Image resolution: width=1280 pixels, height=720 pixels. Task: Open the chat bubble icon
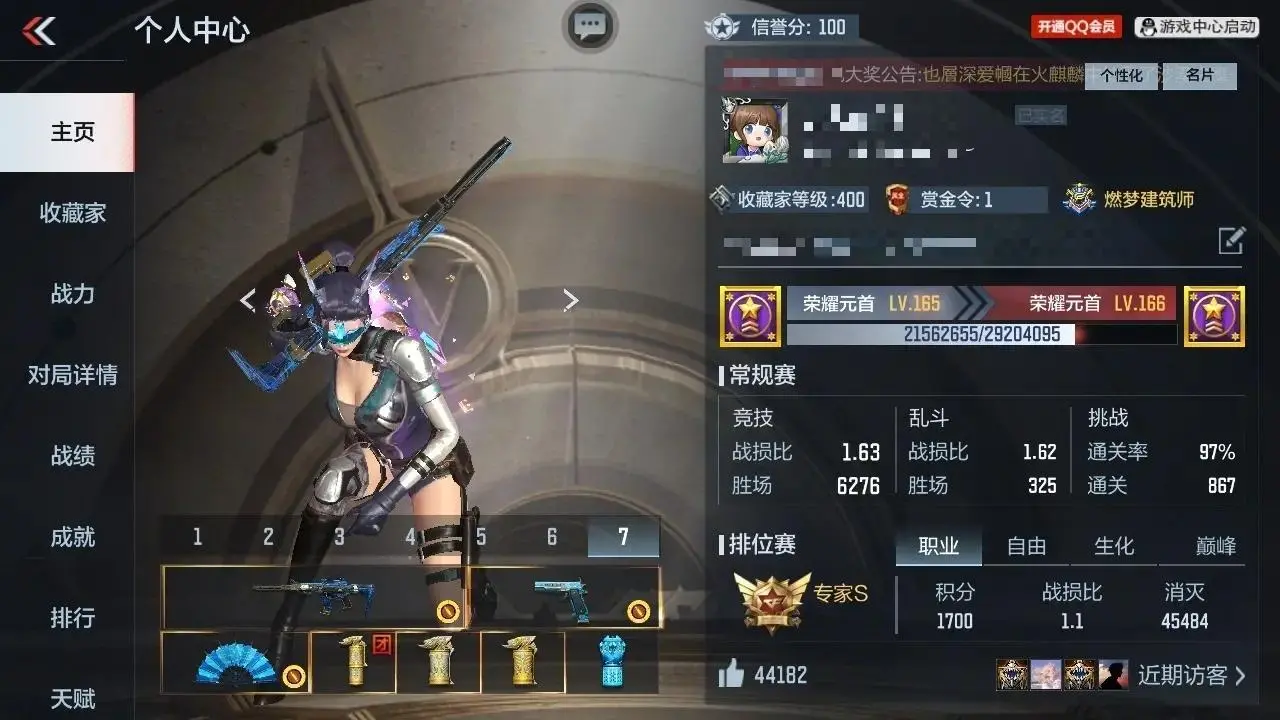coord(590,26)
